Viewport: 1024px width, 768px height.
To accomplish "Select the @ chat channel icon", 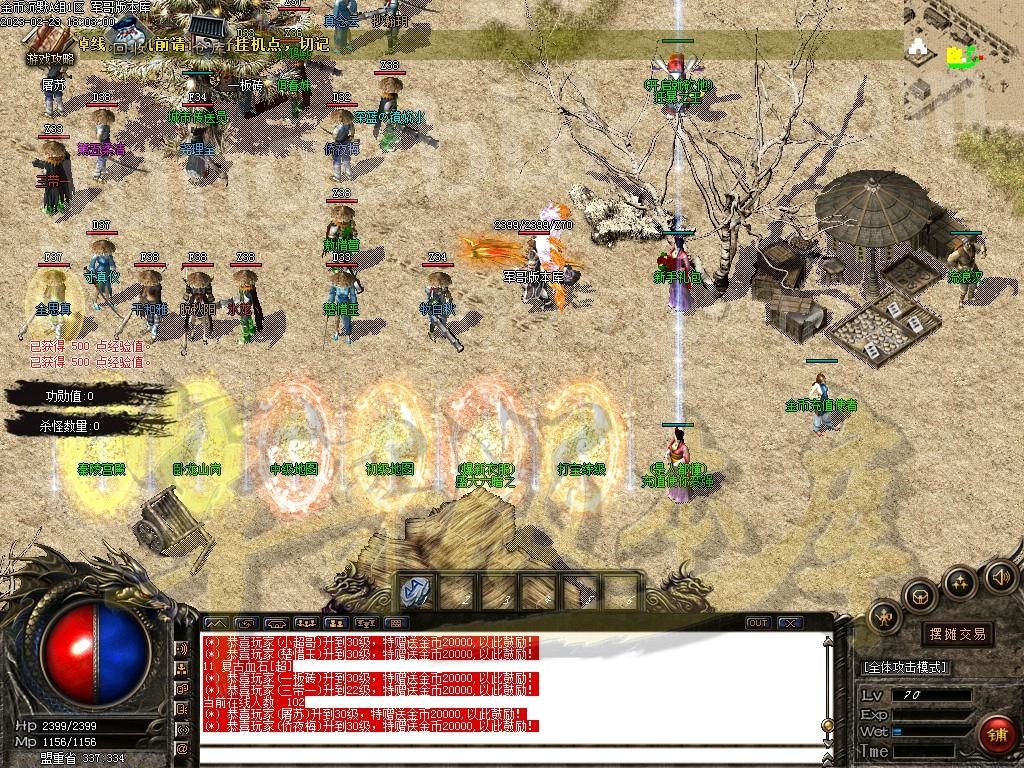I will point(182,748).
